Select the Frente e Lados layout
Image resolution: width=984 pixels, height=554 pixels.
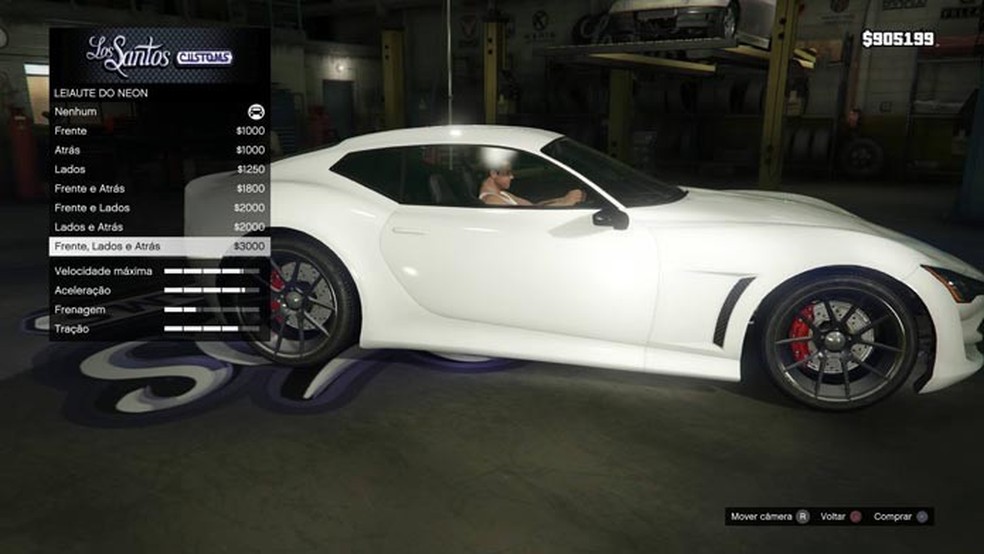tap(159, 208)
